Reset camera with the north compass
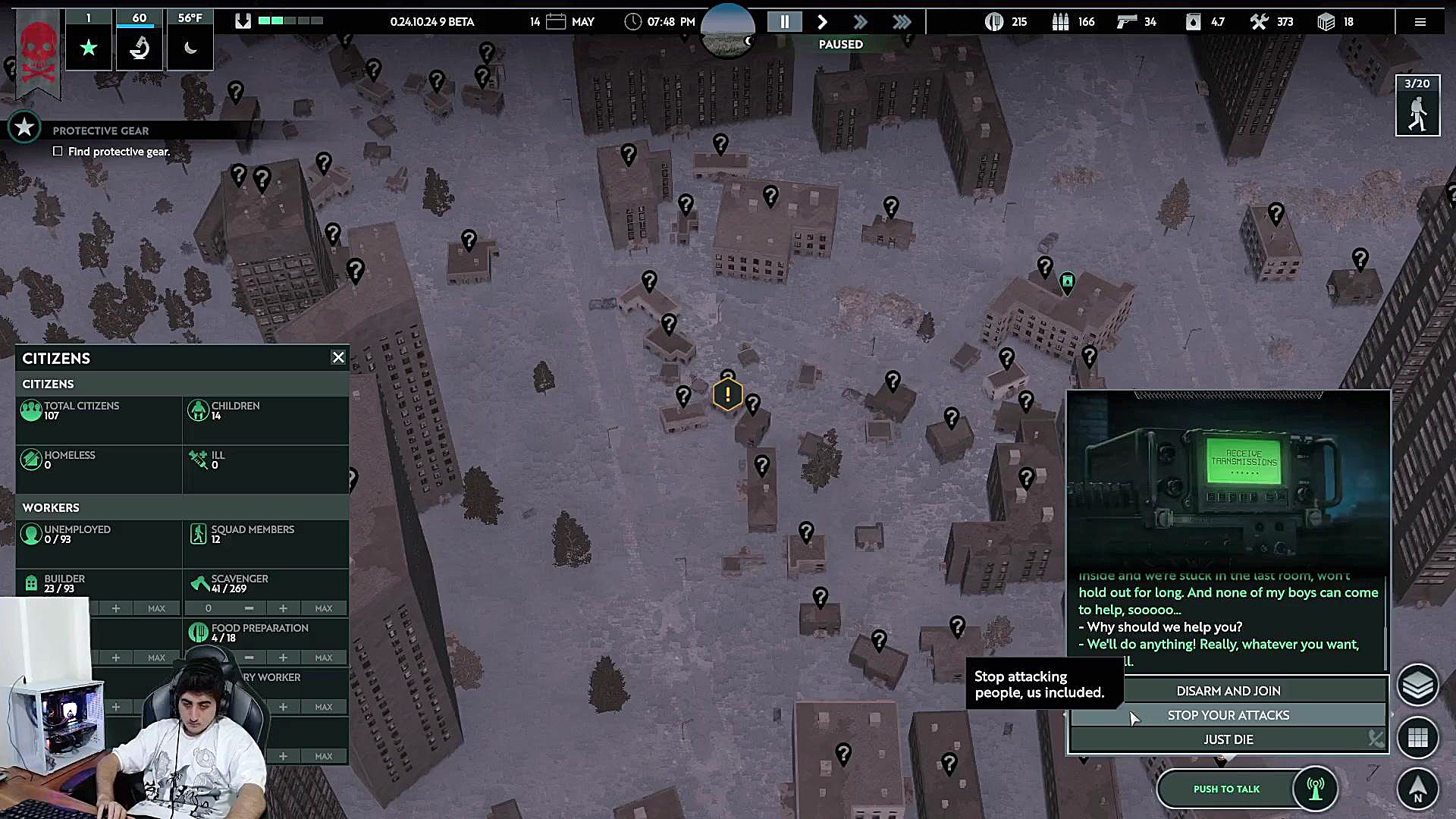Image resolution: width=1456 pixels, height=819 pixels. click(1417, 788)
